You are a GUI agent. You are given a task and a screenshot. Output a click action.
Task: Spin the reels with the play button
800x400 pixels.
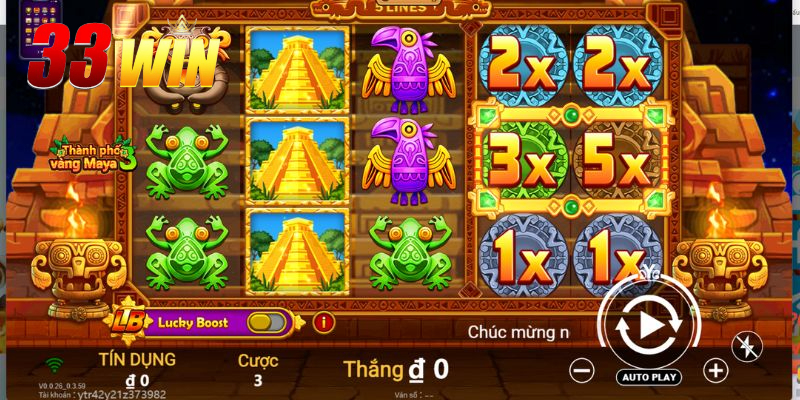click(648, 325)
